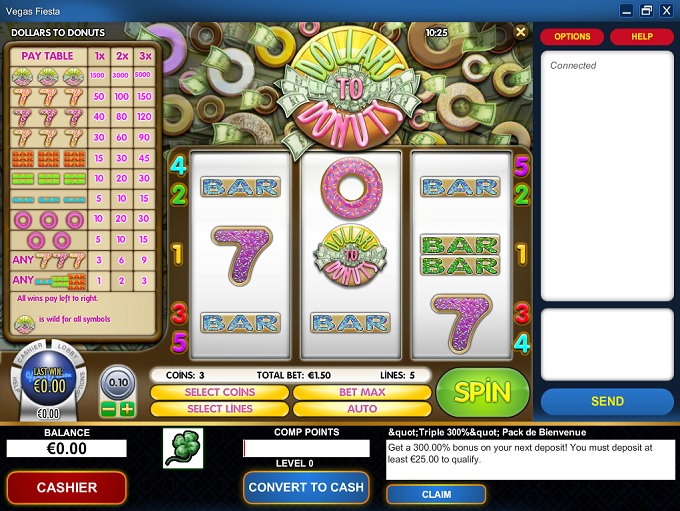Choose the Select Lines button
680x511 pixels.
click(220, 408)
